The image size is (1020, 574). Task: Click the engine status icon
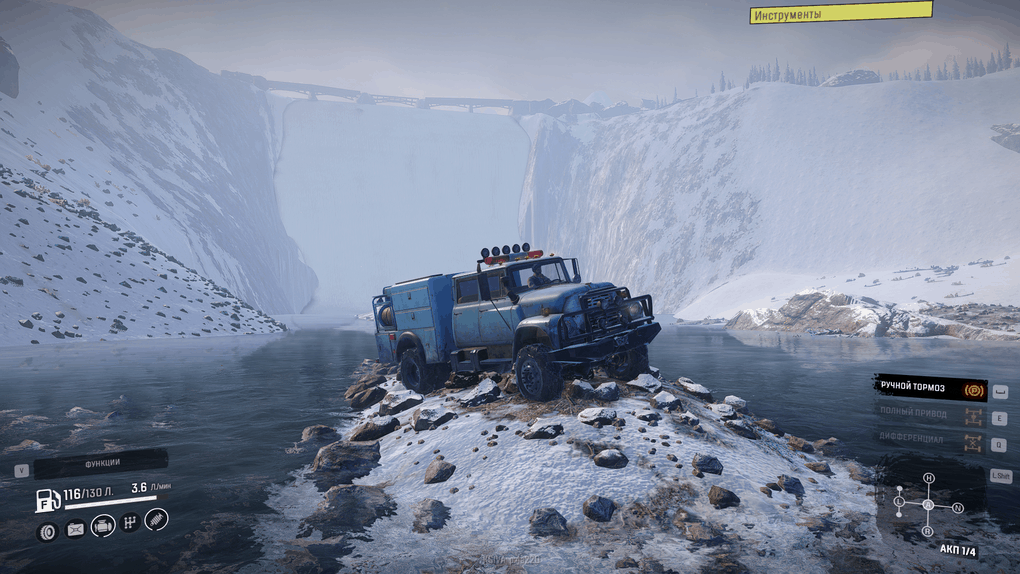point(103,524)
